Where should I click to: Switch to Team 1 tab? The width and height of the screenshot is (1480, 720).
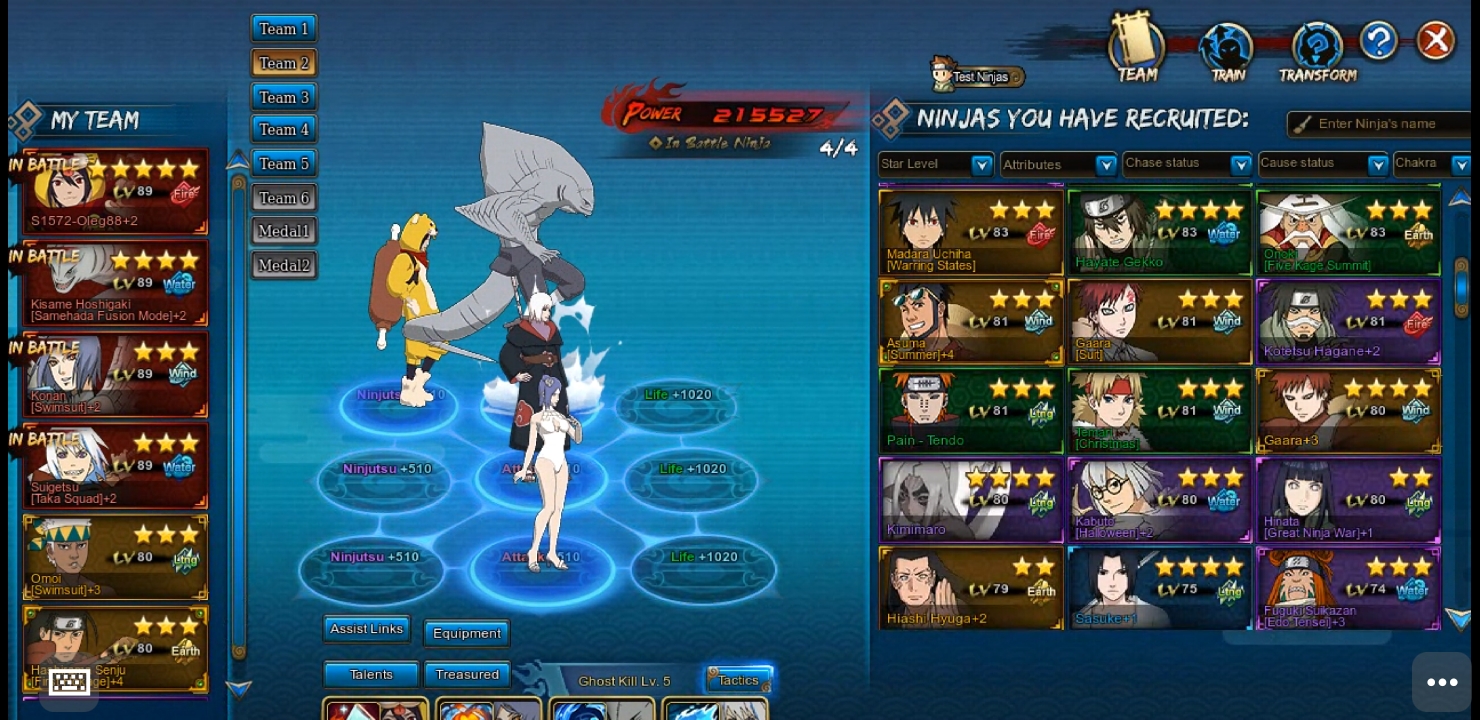pos(284,29)
